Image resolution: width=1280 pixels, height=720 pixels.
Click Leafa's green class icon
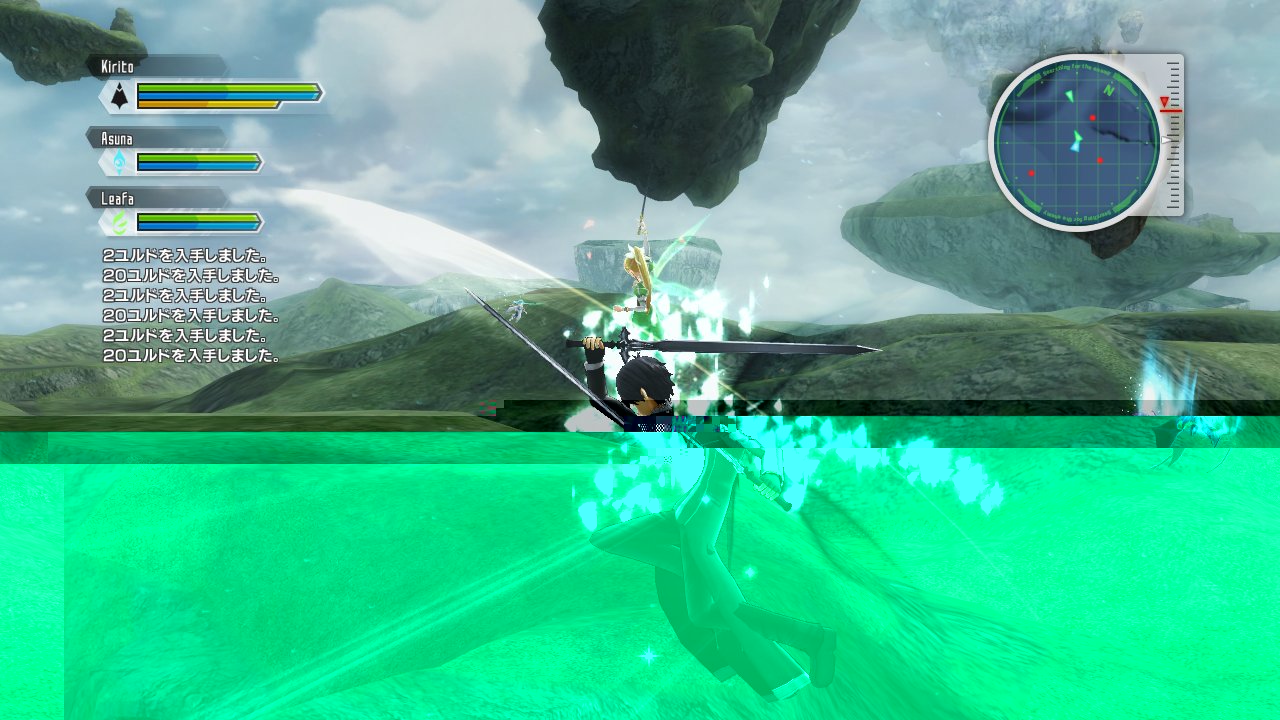pyautogui.click(x=120, y=222)
